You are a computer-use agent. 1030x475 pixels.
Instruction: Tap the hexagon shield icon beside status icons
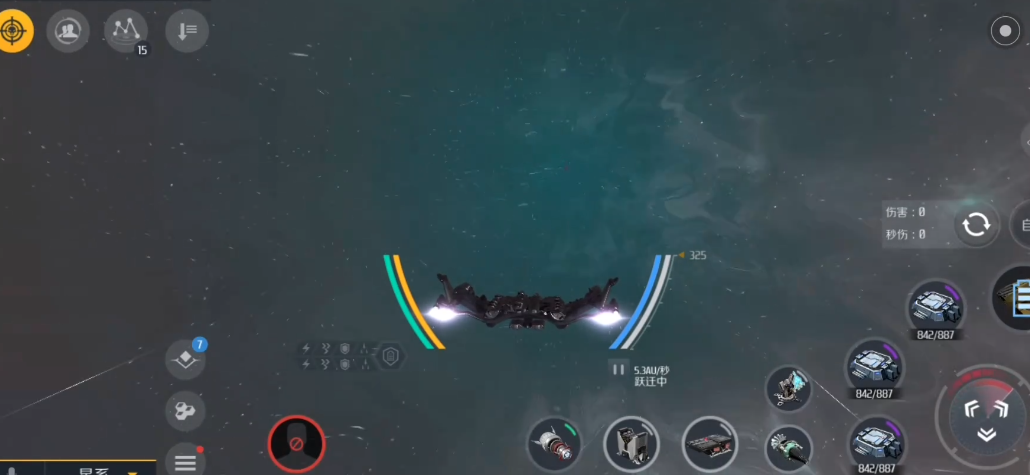click(x=390, y=355)
